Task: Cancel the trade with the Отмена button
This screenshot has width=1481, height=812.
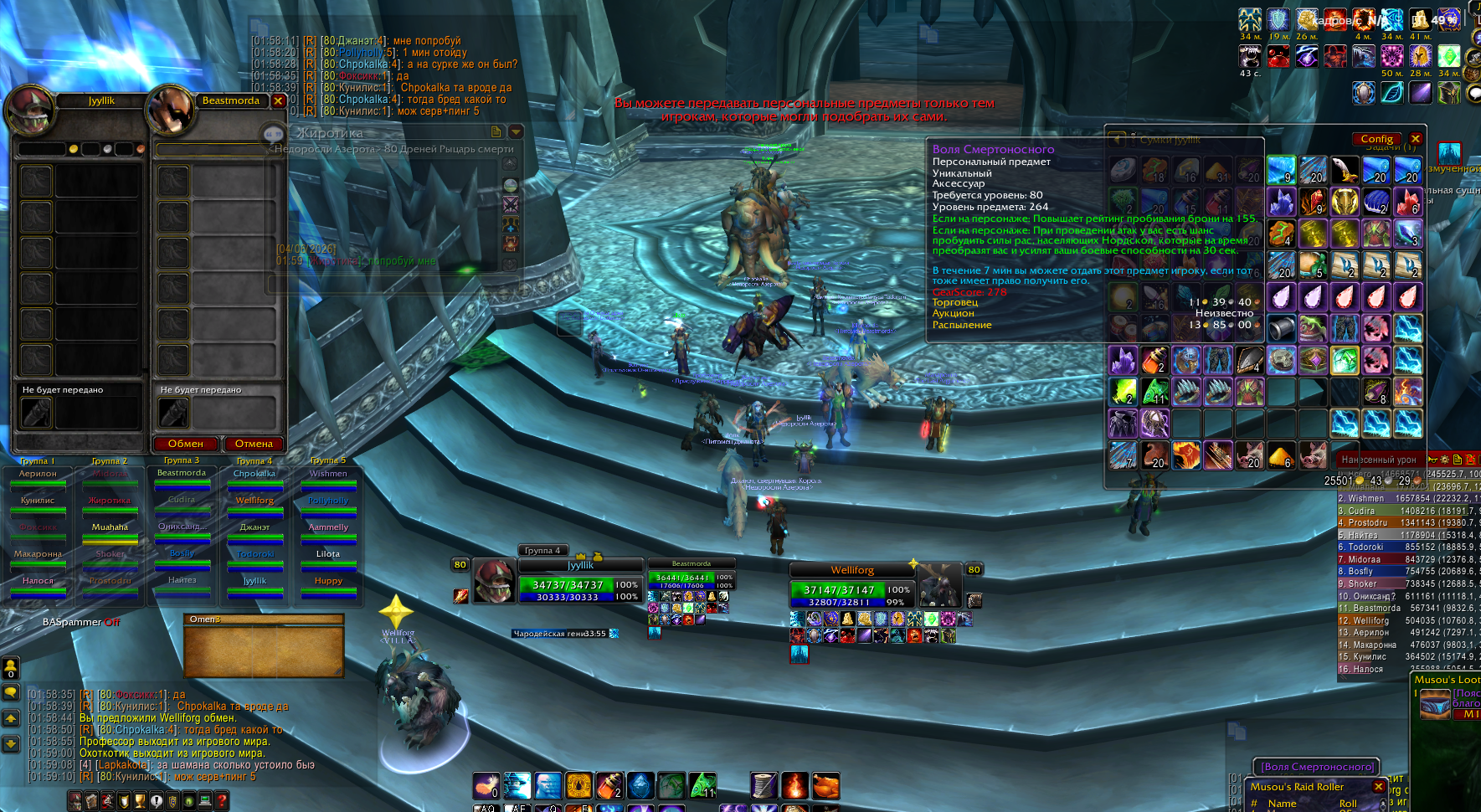Action: (x=254, y=444)
